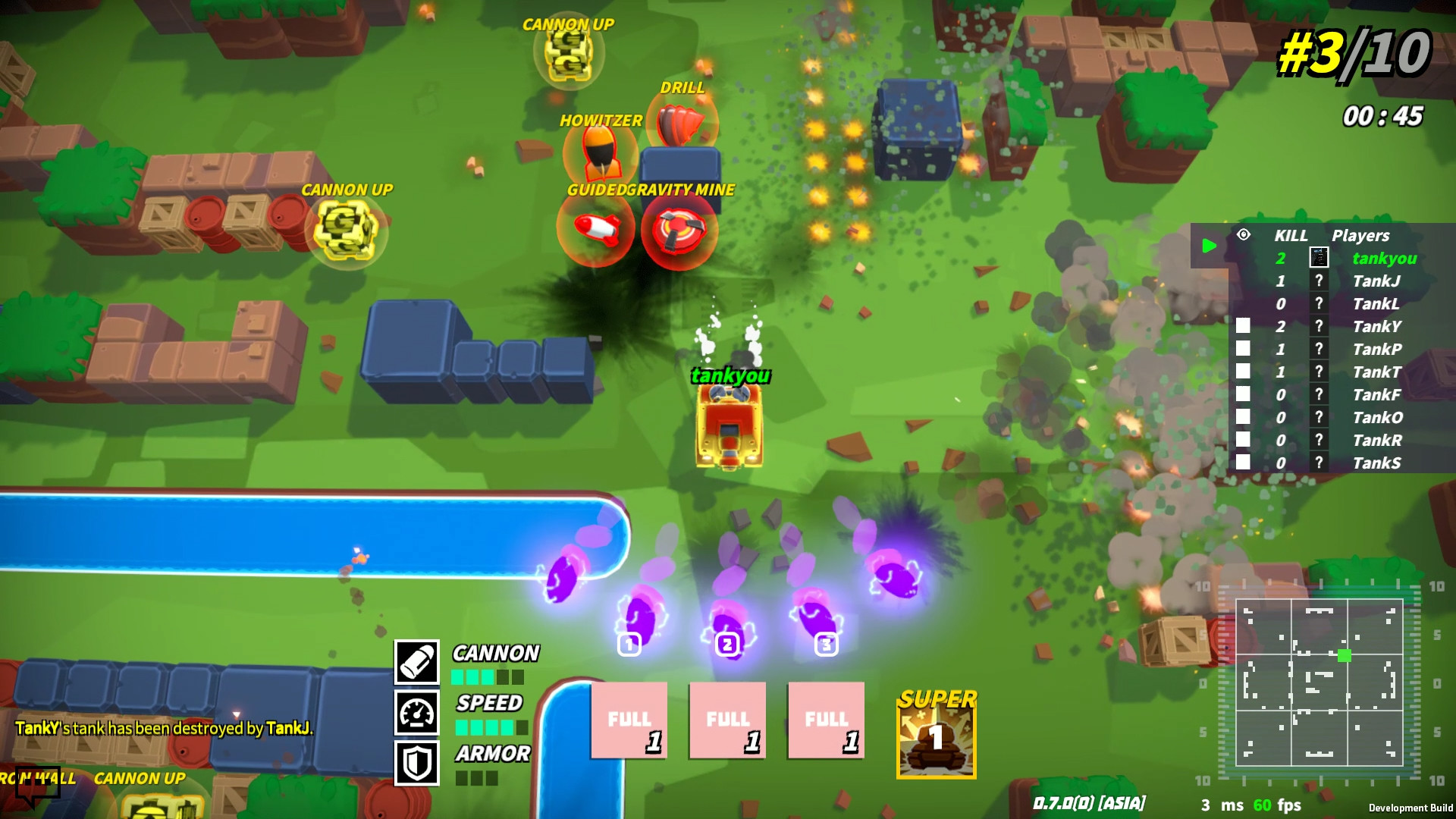Reveal TankJ's hidden avatar question mark
This screenshot has height=819, width=1456.
tap(1317, 281)
